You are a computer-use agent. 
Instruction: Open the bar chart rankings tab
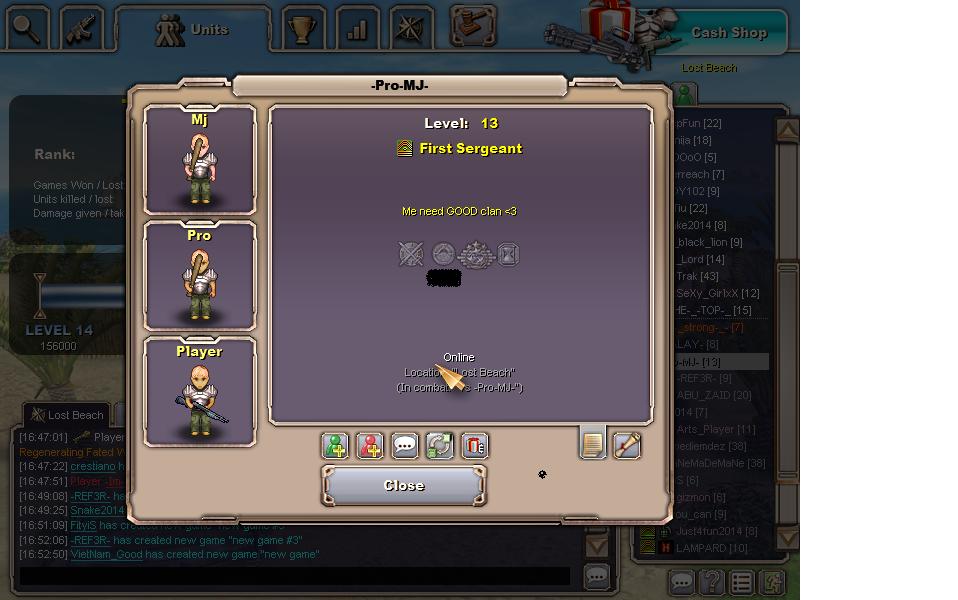(x=356, y=29)
